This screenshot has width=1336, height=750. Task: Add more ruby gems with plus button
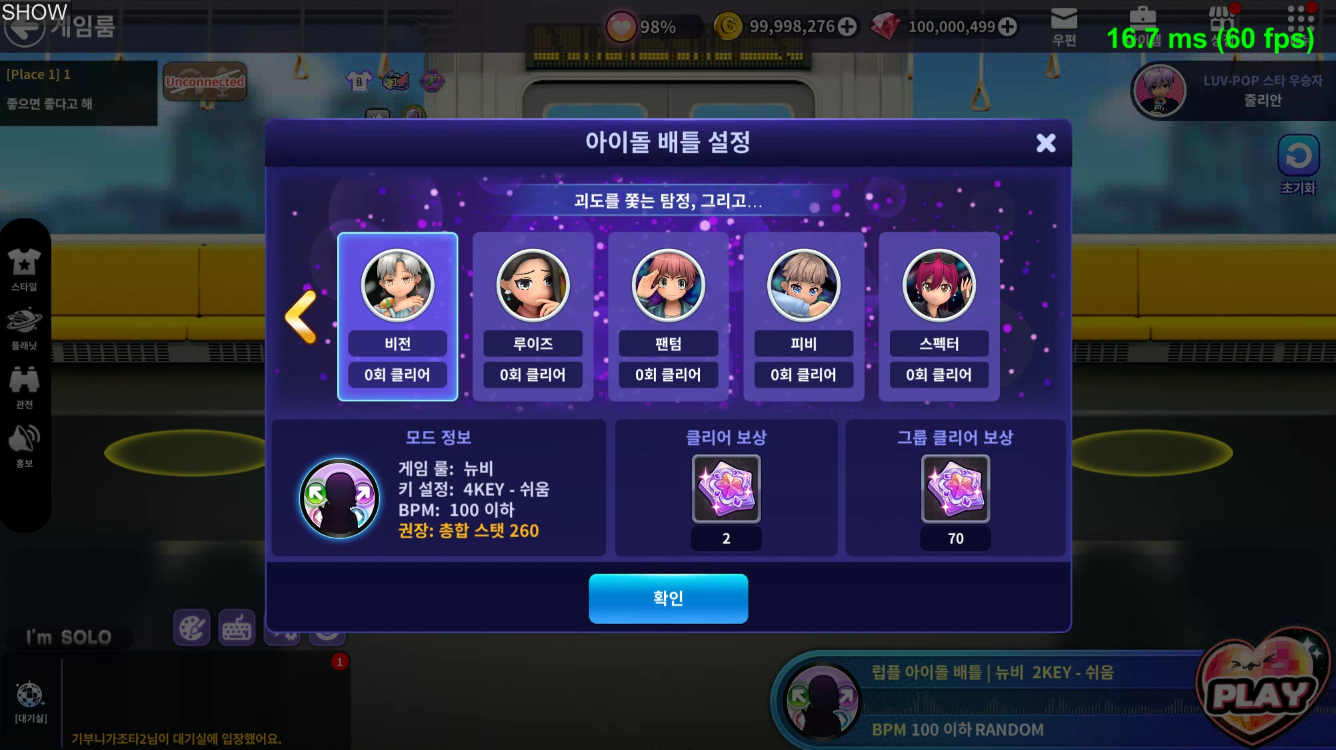tap(1008, 27)
